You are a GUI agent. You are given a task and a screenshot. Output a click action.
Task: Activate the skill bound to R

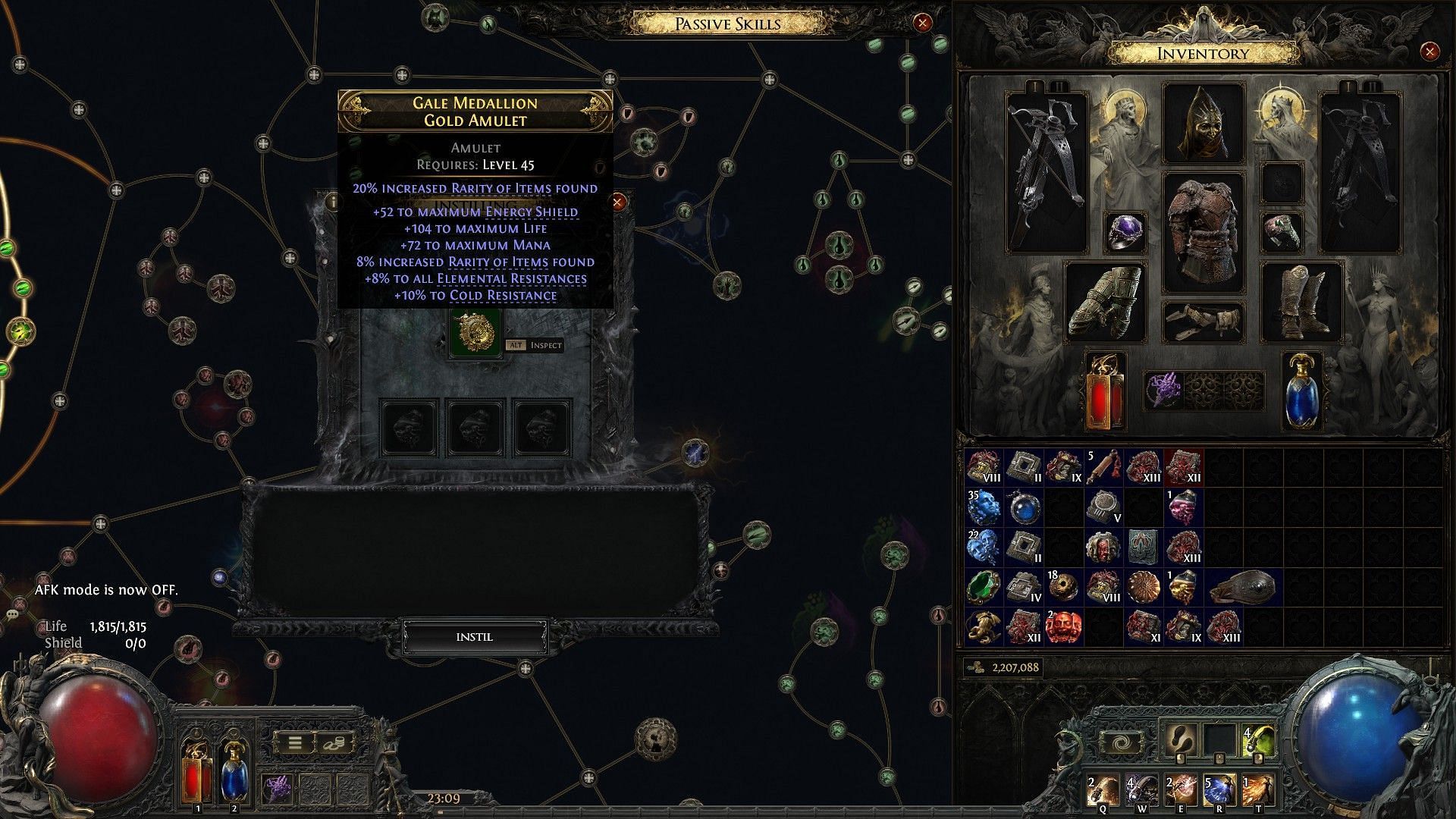1219,792
